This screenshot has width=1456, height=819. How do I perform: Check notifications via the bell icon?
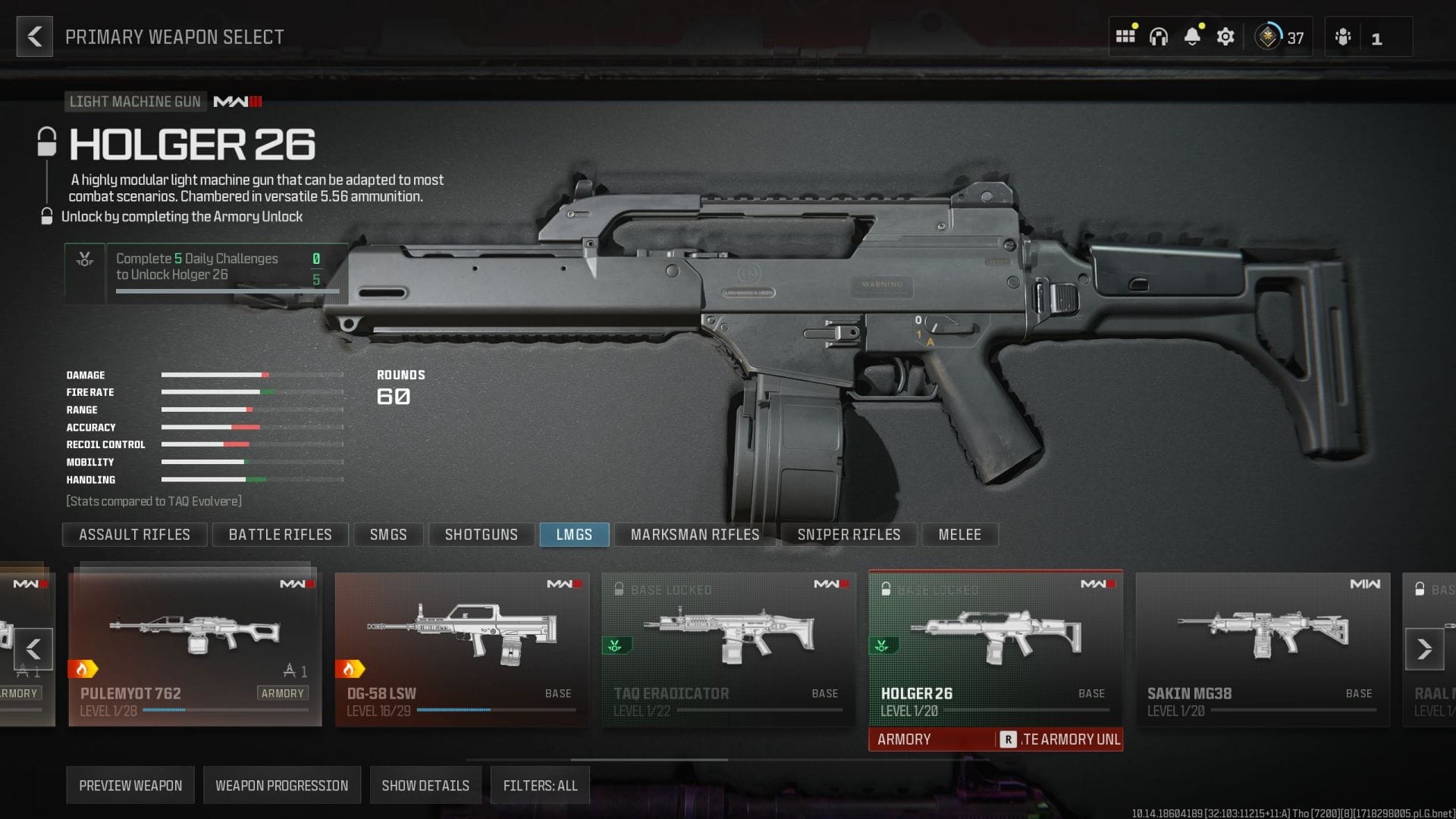1193,36
